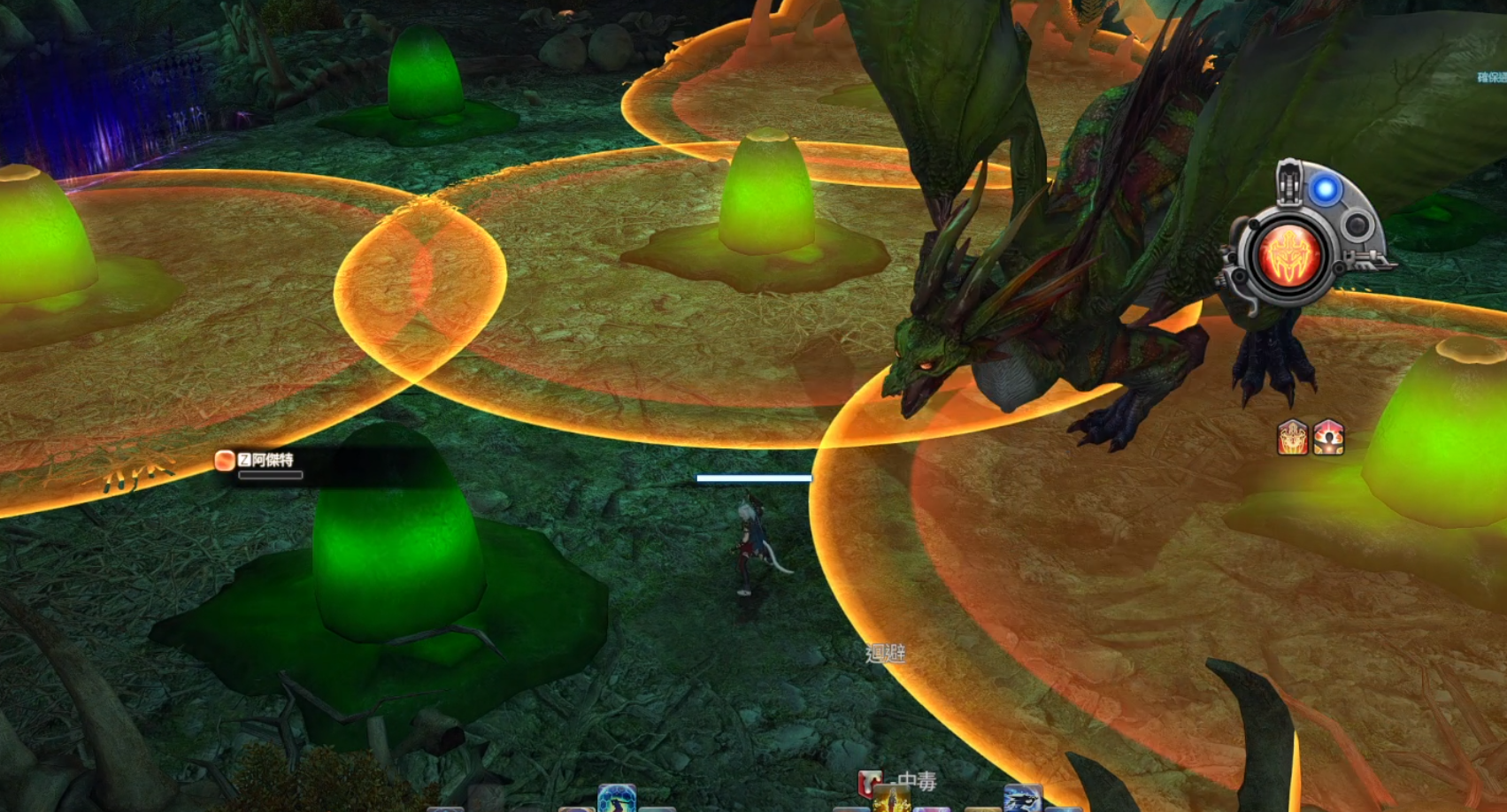Select the blue glowing gauge light

point(1325,189)
